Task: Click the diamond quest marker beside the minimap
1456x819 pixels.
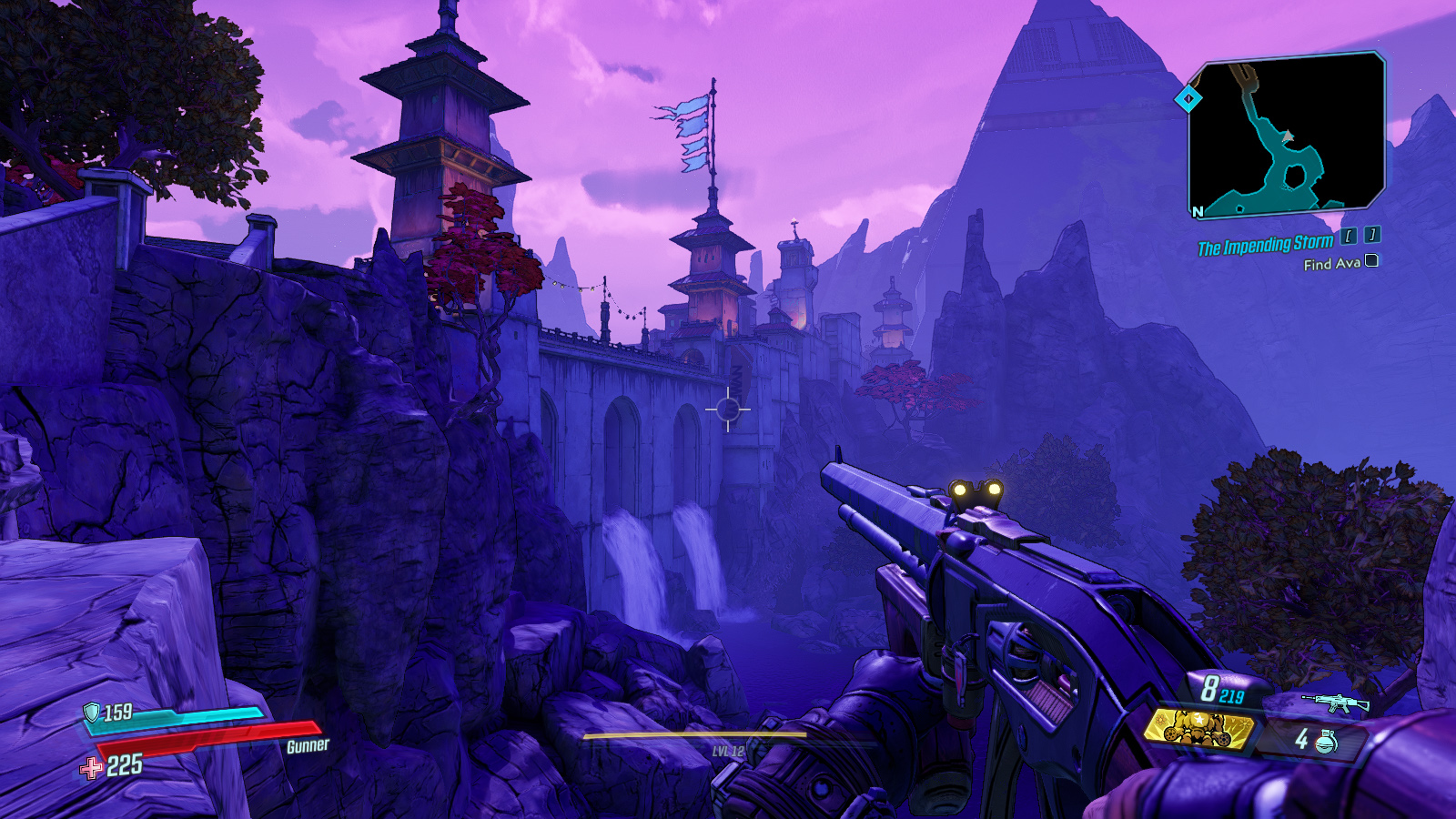Action: [1188, 98]
